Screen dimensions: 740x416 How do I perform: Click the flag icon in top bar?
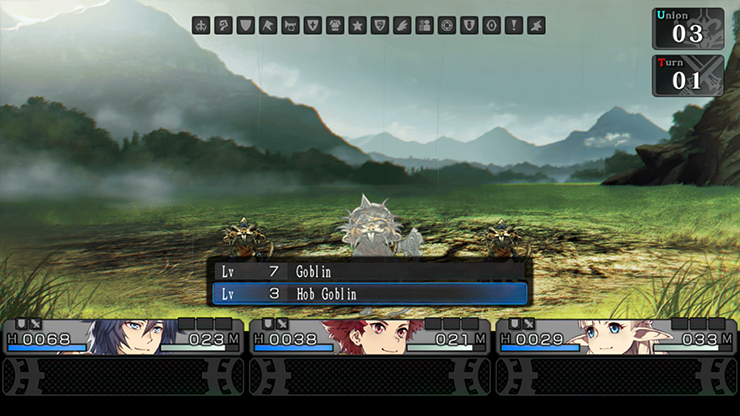pos(268,26)
